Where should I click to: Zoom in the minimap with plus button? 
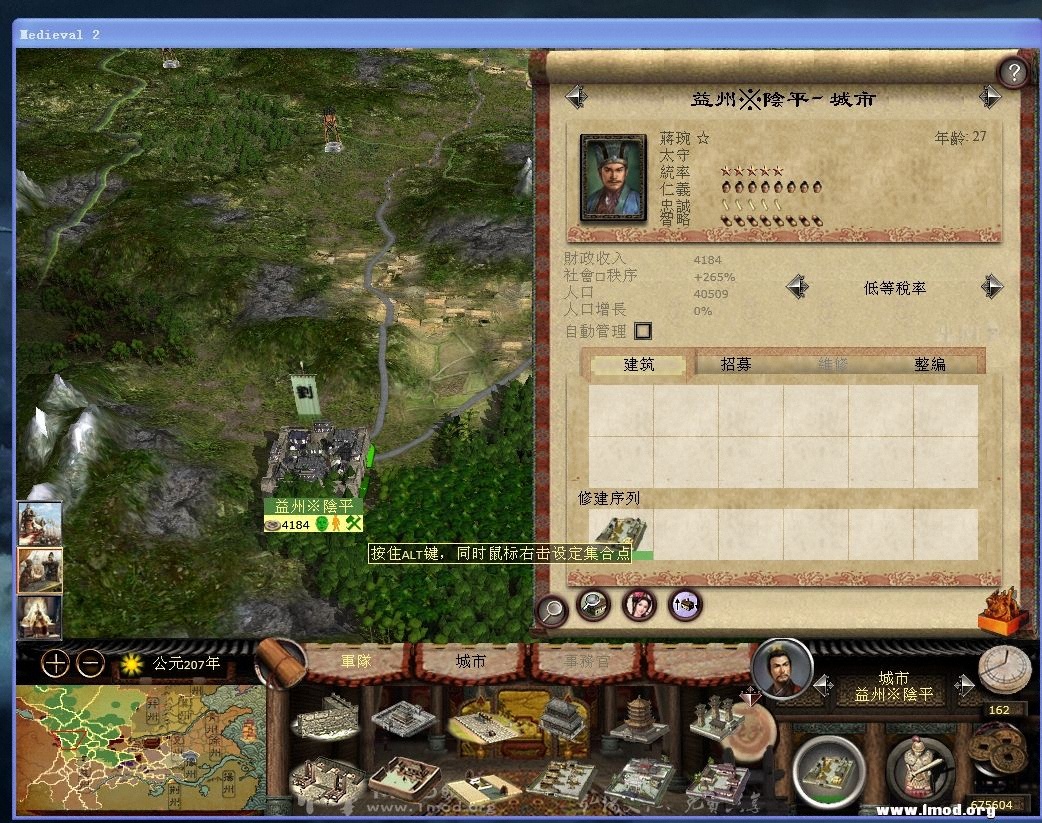pyautogui.click(x=55, y=663)
